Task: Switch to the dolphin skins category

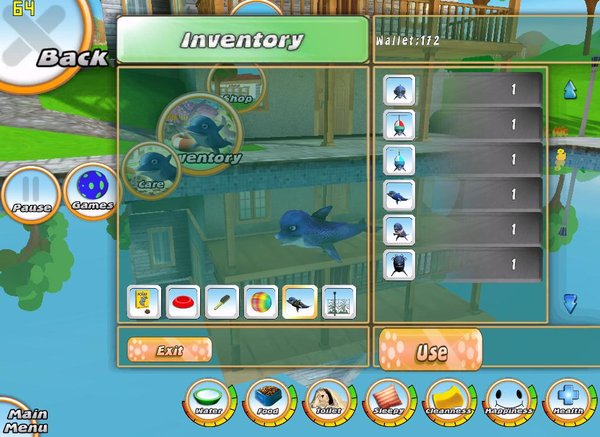Action: 300,302
